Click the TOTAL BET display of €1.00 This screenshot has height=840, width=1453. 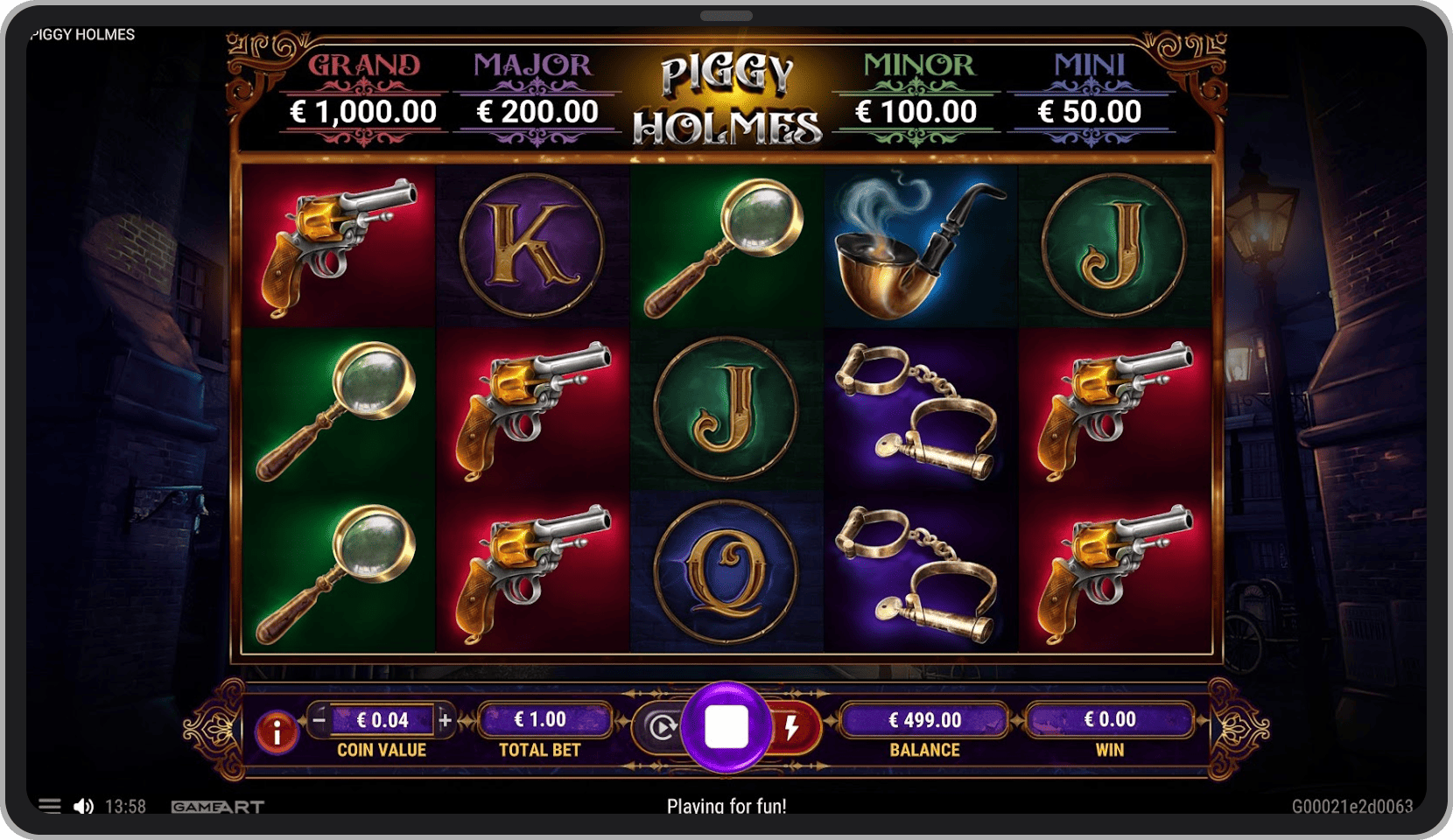(x=543, y=721)
